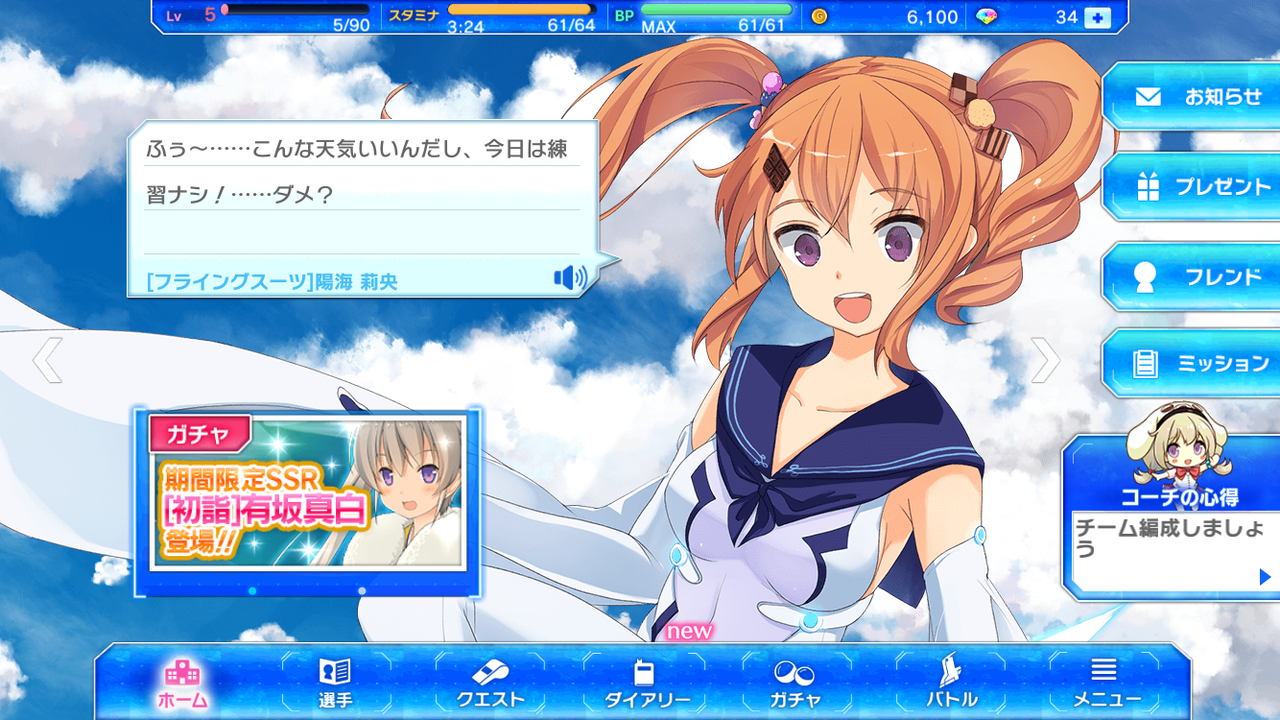Screen dimensions: 1280x720
Task: Tap the dialogue text box to advance
Action: [x=360, y=190]
